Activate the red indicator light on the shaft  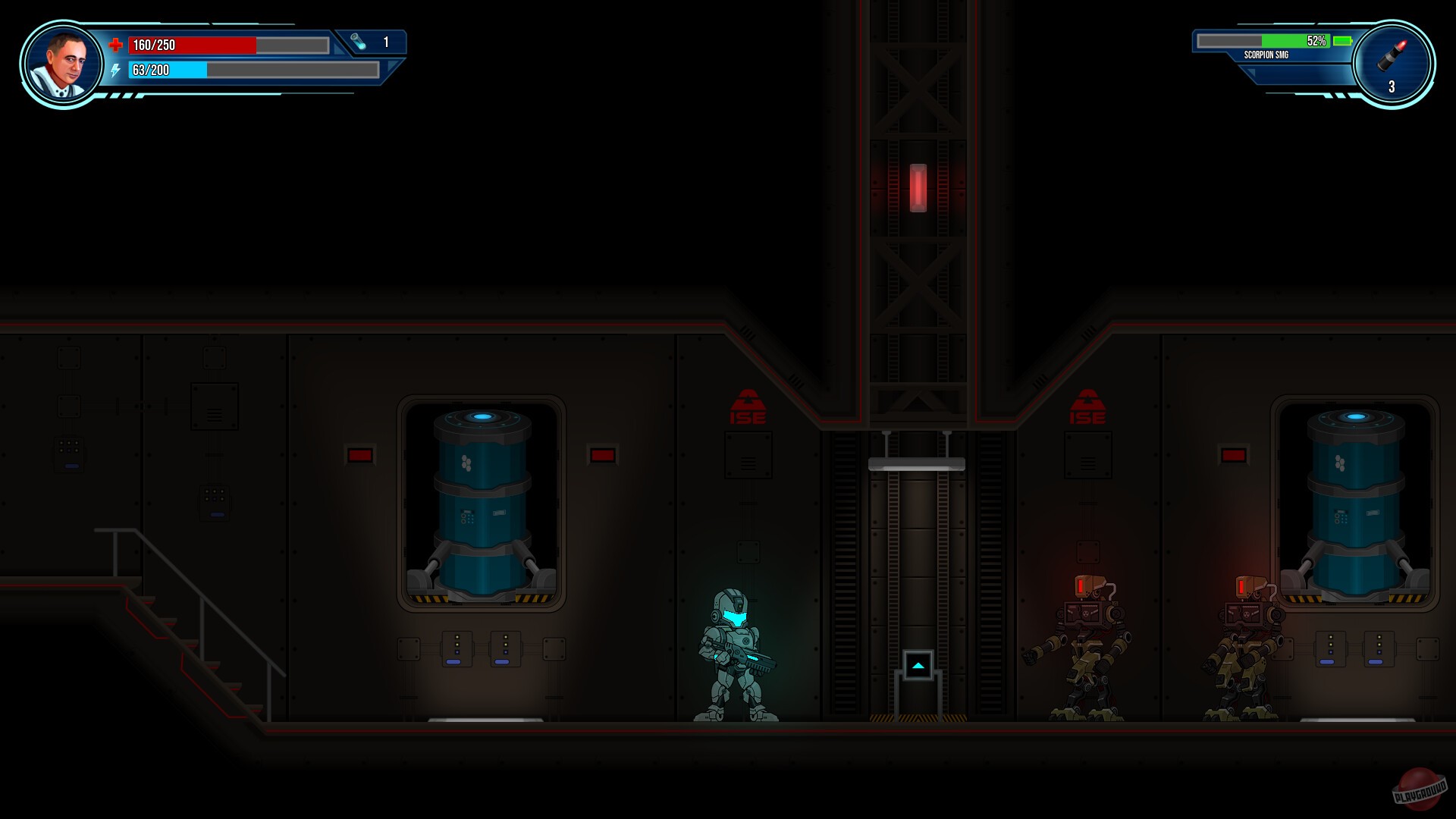pyautogui.click(x=918, y=188)
